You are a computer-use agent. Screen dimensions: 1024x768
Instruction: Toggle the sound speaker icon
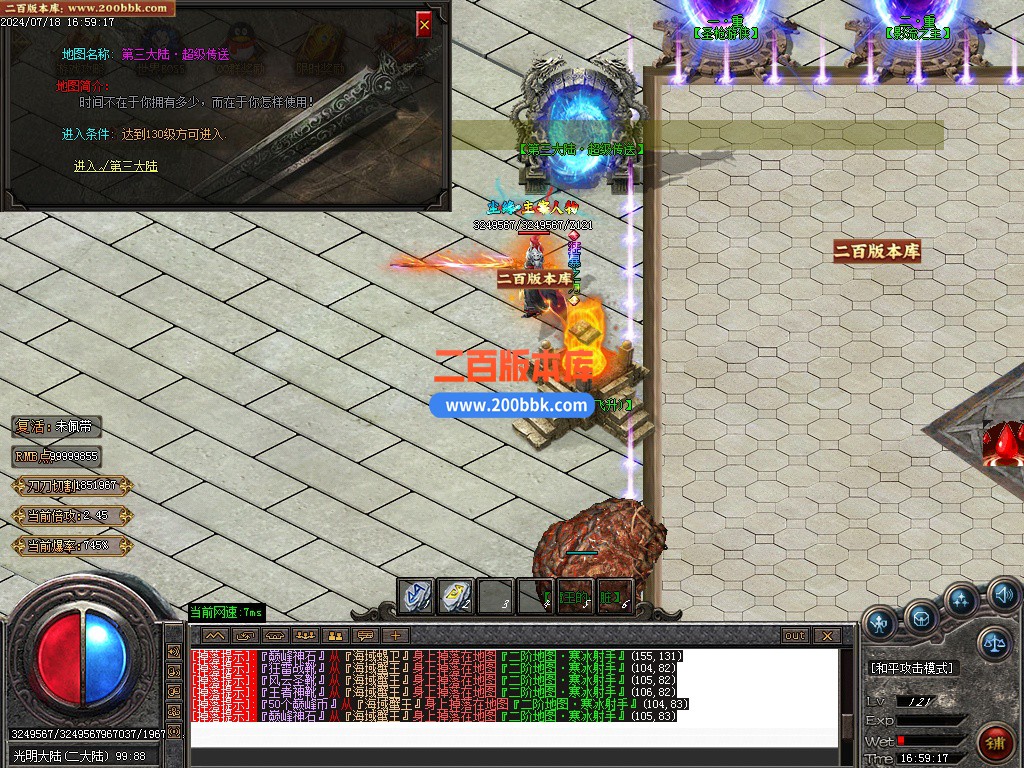click(1004, 597)
